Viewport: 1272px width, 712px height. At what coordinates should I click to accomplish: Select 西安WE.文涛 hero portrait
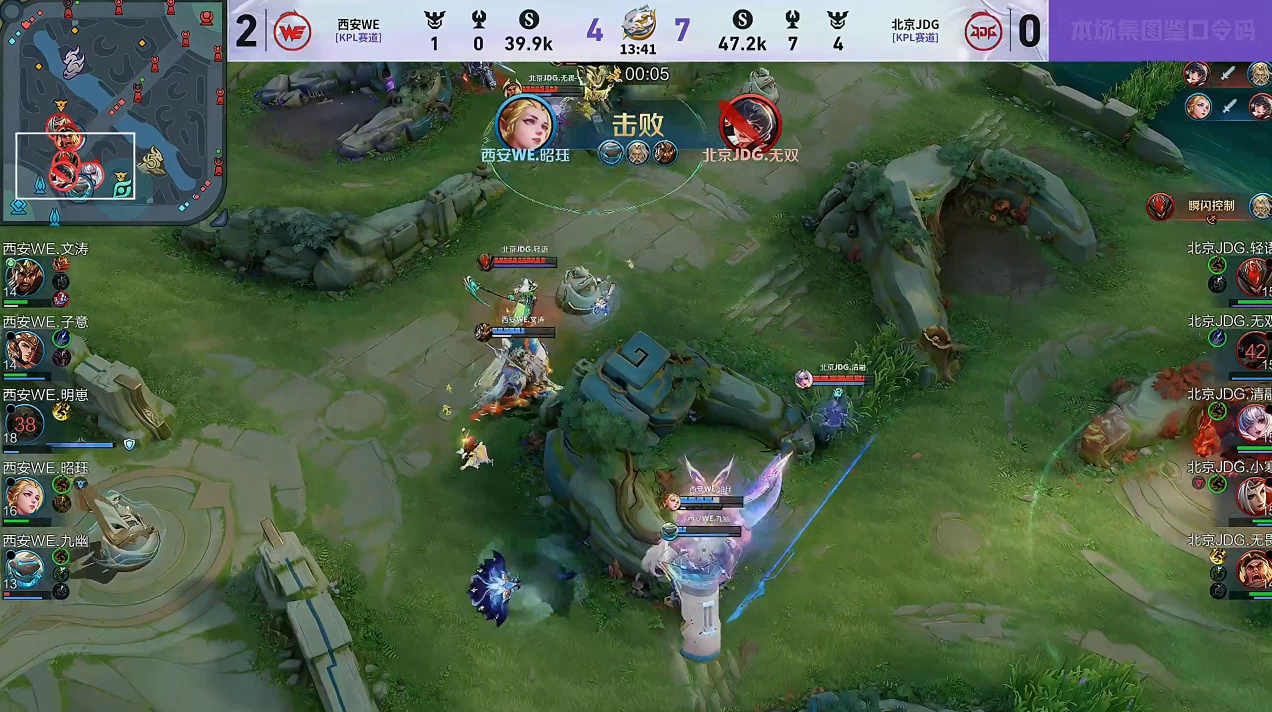(x=23, y=275)
